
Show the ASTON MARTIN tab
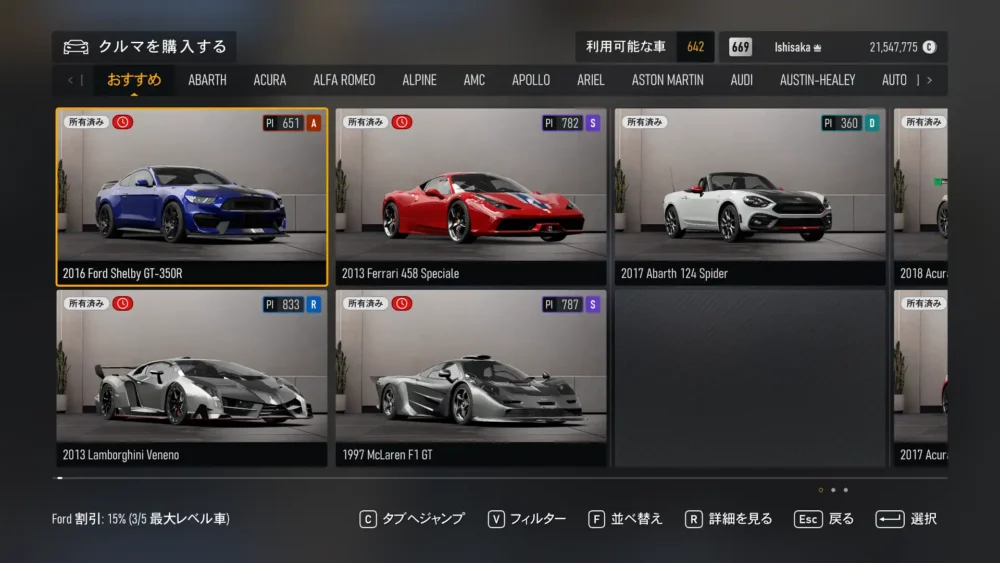pyautogui.click(x=667, y=80)
